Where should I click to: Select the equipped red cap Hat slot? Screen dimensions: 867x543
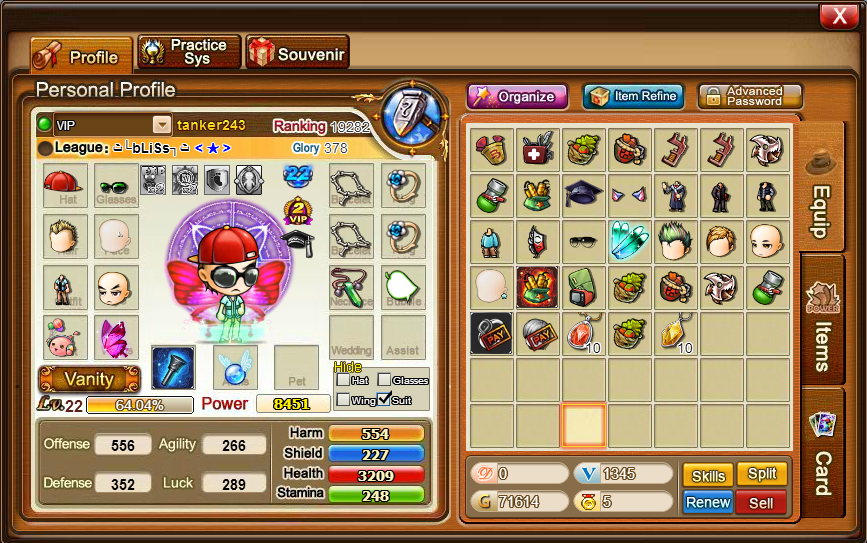tap(64, 186)
